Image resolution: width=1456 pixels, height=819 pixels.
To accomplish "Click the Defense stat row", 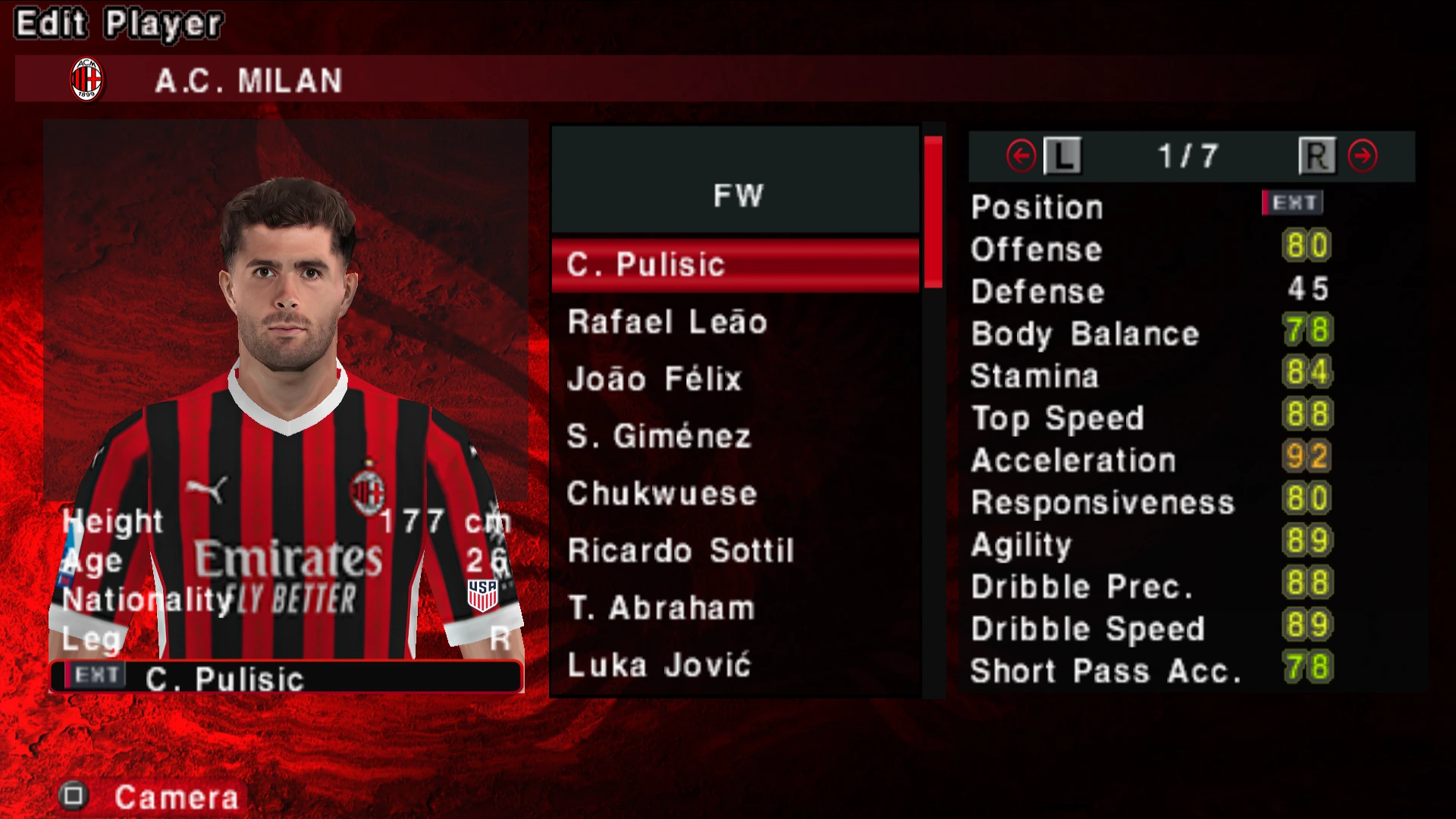I will point(1149,290).
